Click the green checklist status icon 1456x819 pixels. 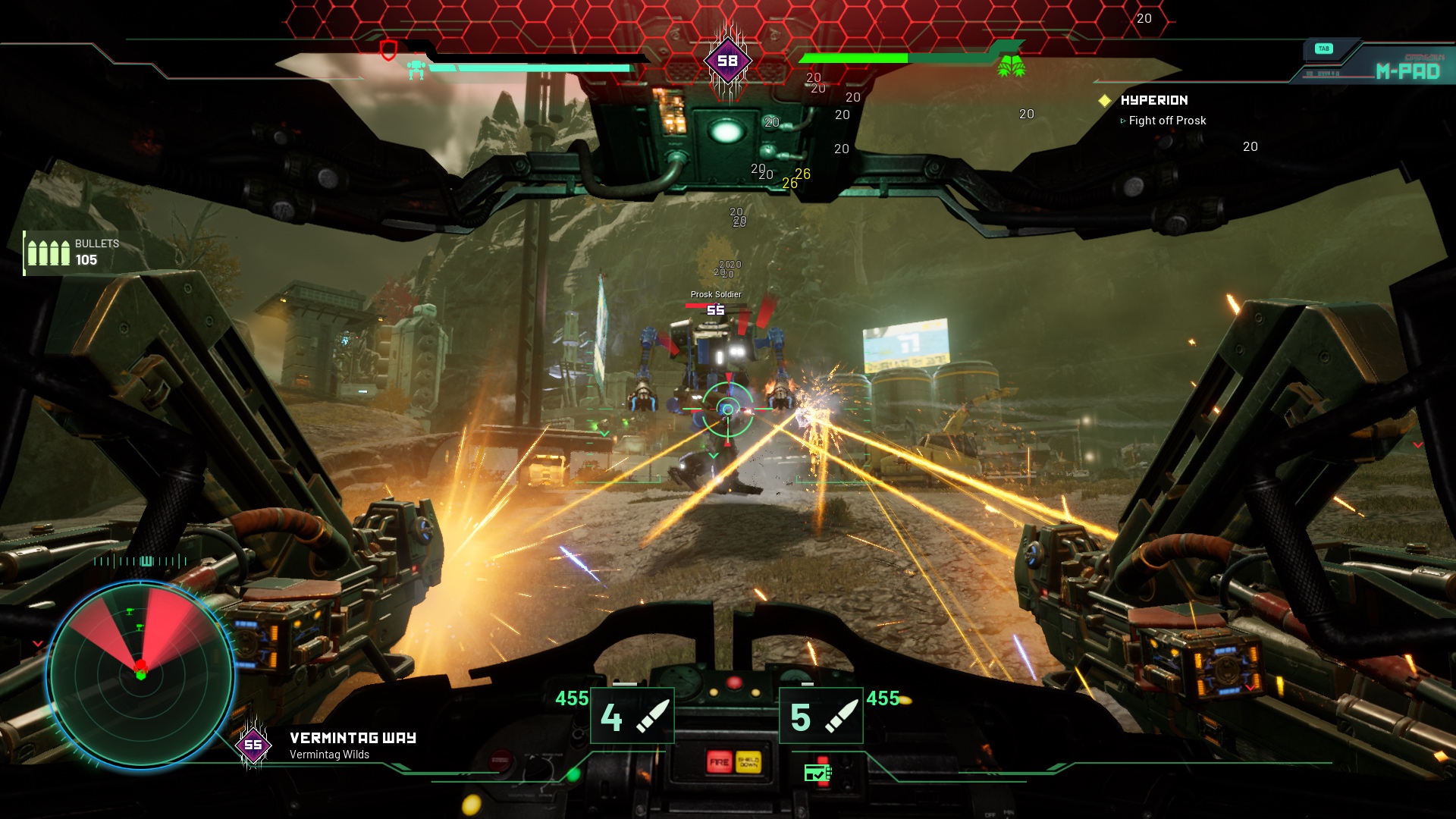click(x=817, y=773)
